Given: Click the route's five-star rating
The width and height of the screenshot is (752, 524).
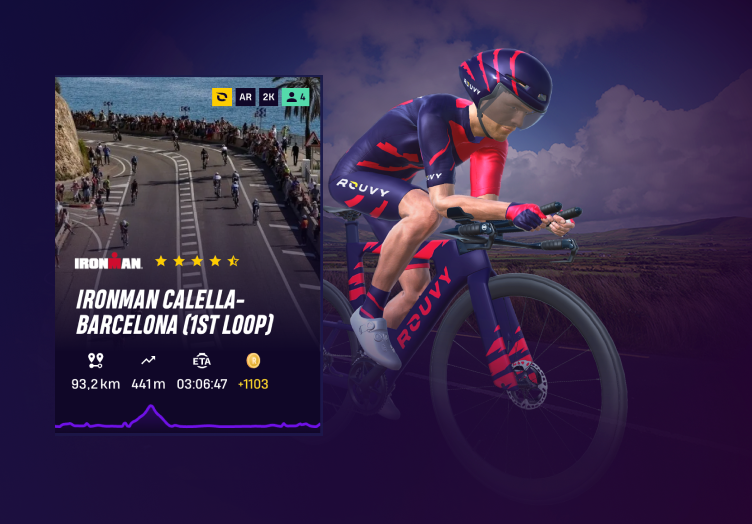Looking at the screenshot, I should coord(197,261).
